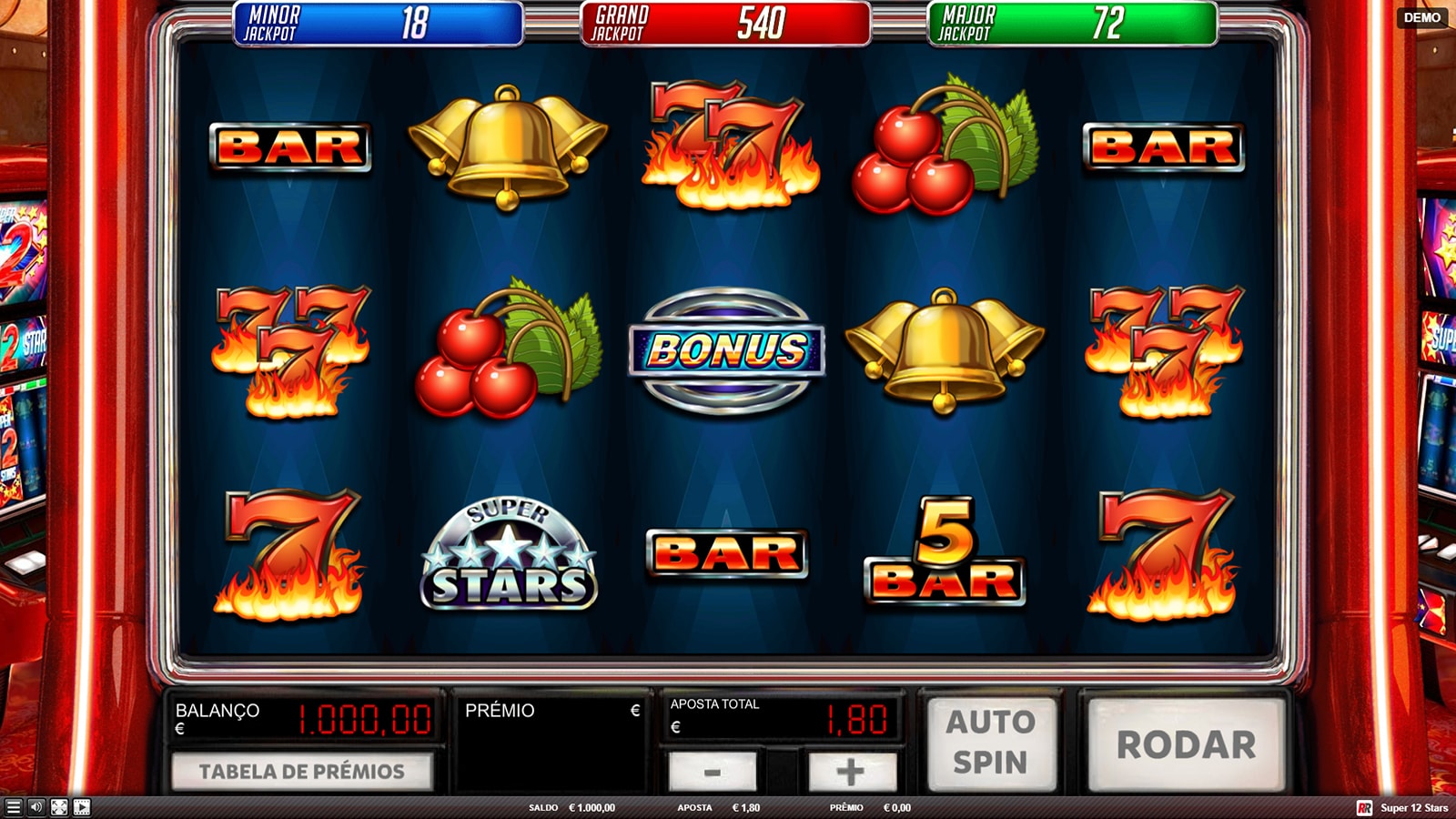
Task: Spin the reels with RODAR
Action: 1186,744
